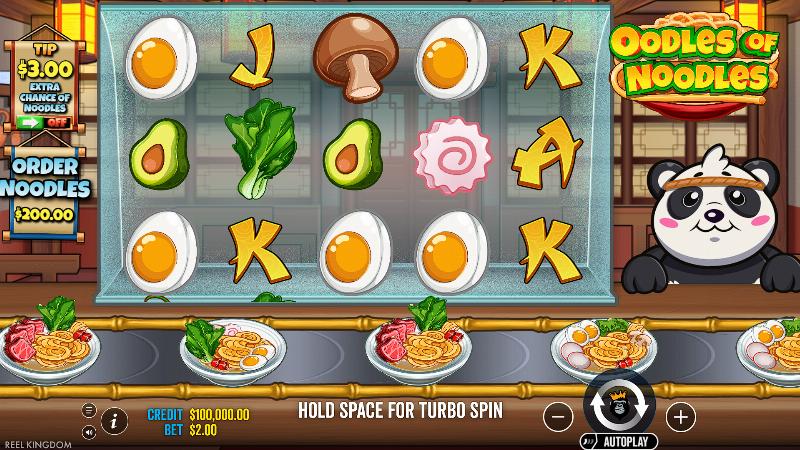Spin the reels with the circular arrows button
The height and width of the screenshot is (450, 800).
point(619,406)
